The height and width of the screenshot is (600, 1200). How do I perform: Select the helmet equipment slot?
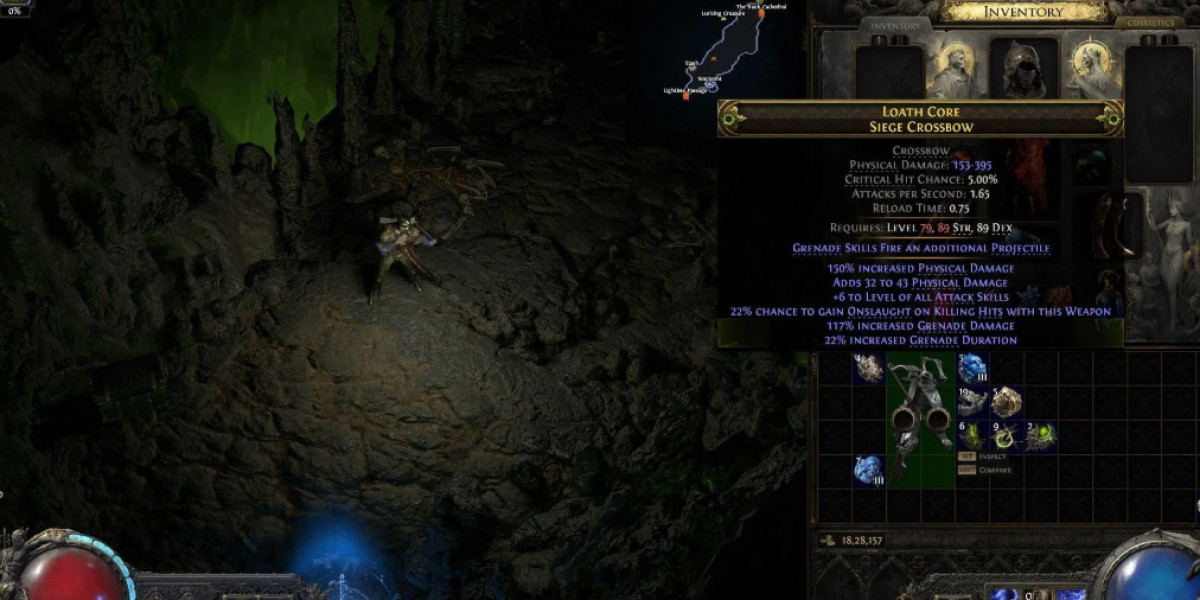(x=1024, y=66)
